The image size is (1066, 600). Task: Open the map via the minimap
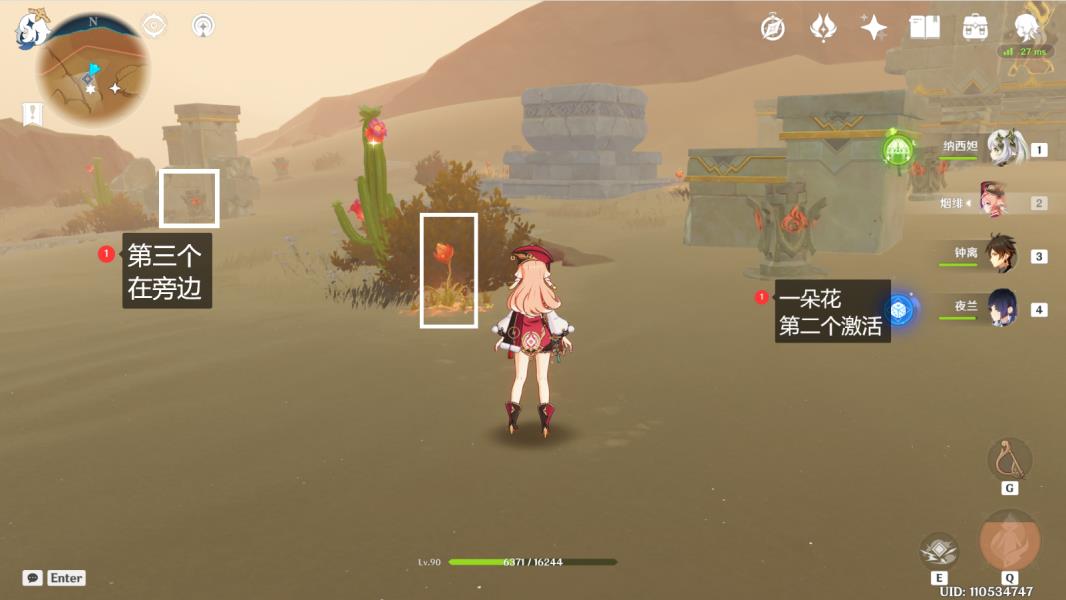click(x=94, y=70)
